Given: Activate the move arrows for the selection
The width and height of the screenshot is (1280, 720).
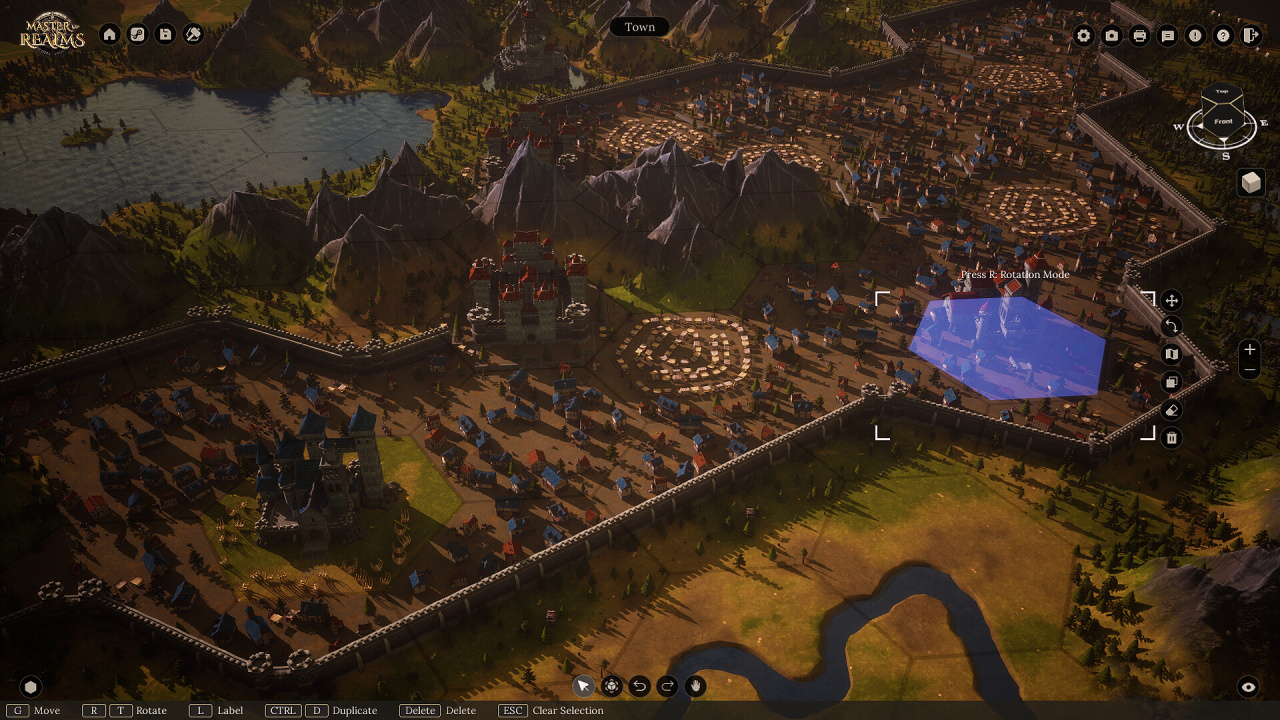Looking at the screenshot, I should coord(1172,300).
